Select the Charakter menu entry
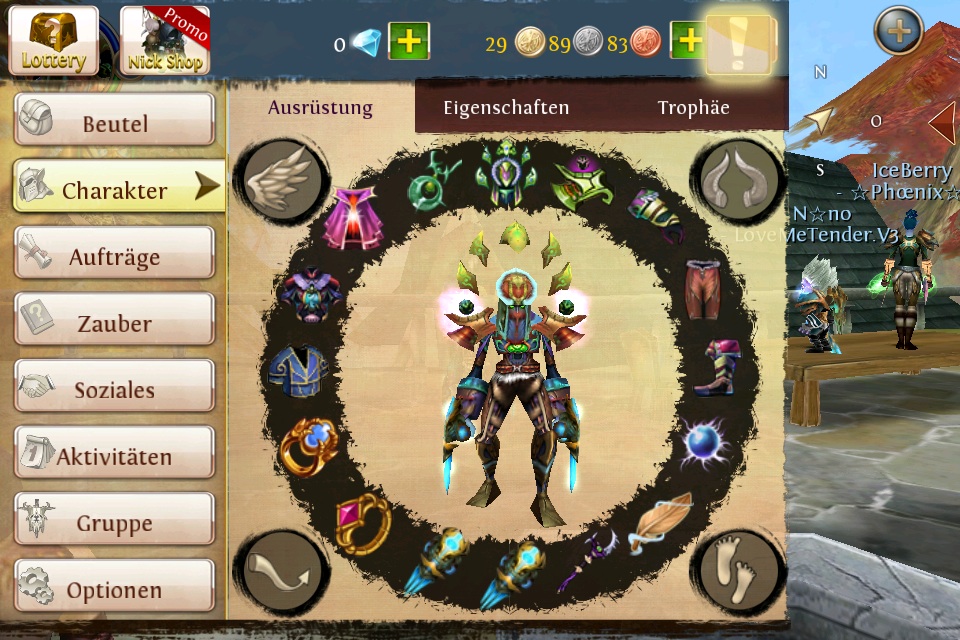The width and height of the screenshot is (960, 640). [116, 189]
